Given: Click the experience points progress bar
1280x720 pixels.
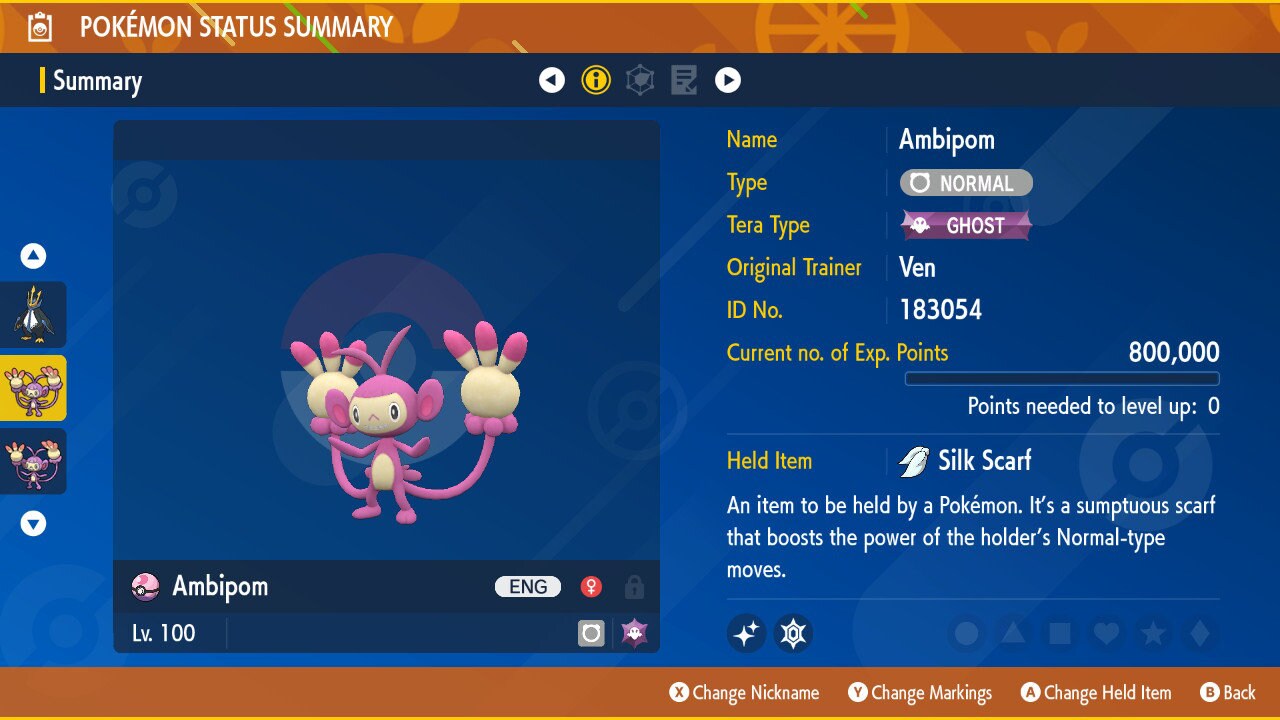Looking at the screenshot, I should click(1062, 379).
